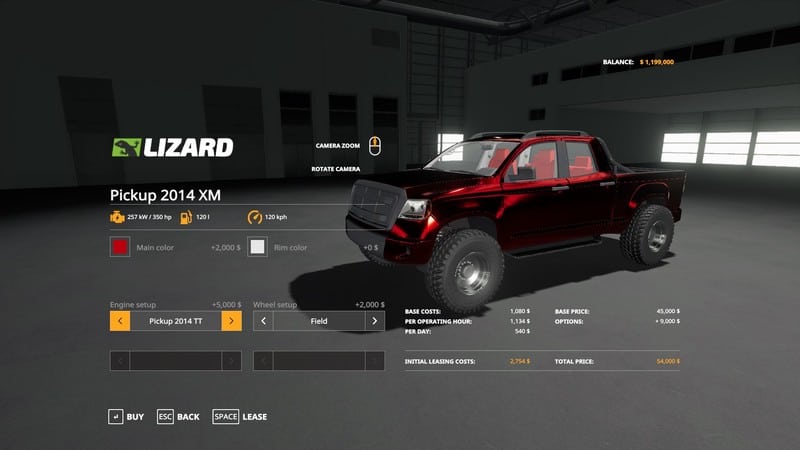800x450 pixels.
Task: Switch to previous engine setup option
Action: coord(119,321)
